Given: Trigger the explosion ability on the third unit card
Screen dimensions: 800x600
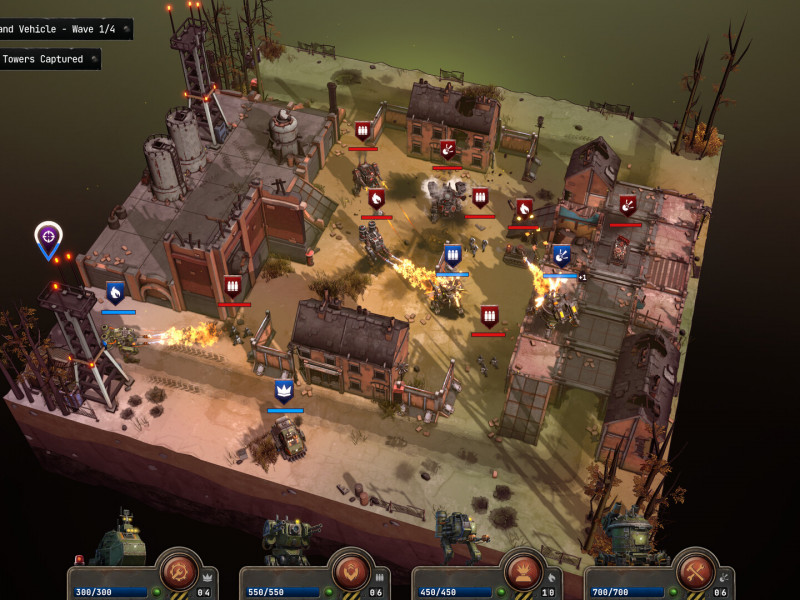Looking at the screenshot, I should point(523,569).
